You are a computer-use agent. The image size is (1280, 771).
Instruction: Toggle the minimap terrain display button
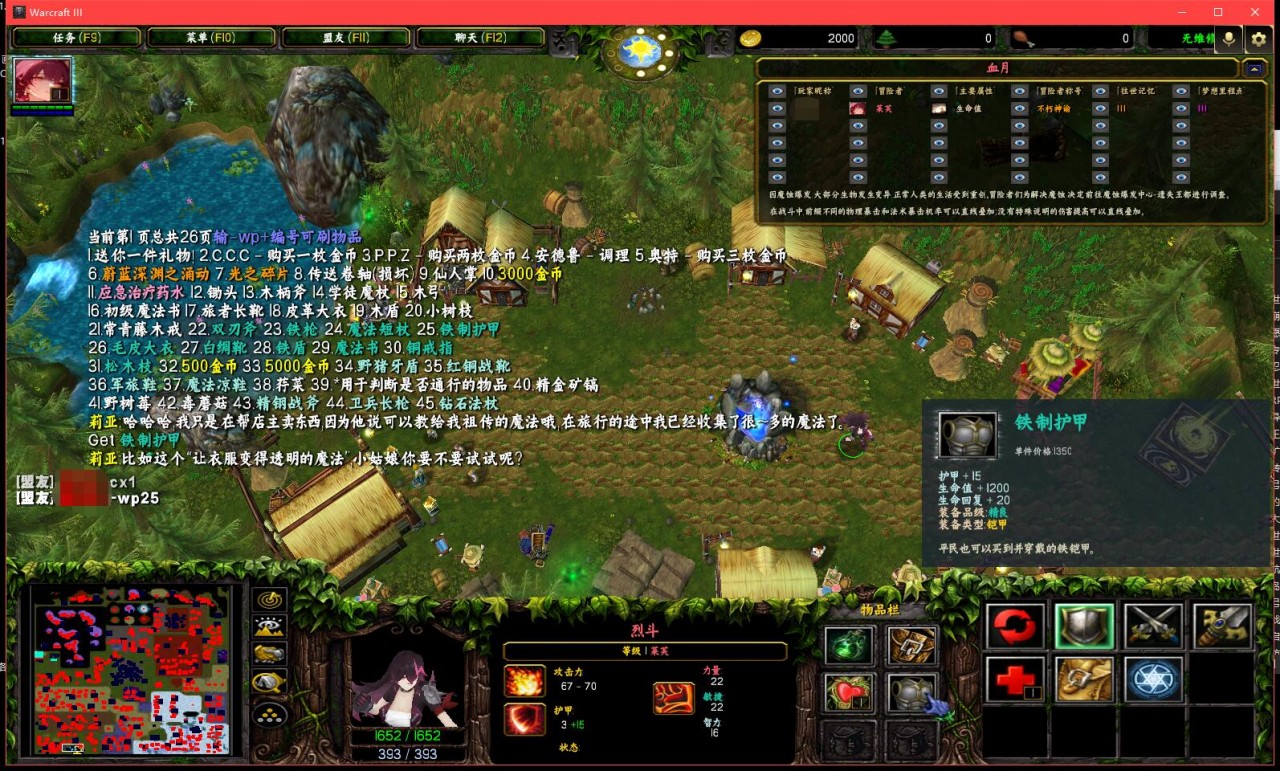270,627
